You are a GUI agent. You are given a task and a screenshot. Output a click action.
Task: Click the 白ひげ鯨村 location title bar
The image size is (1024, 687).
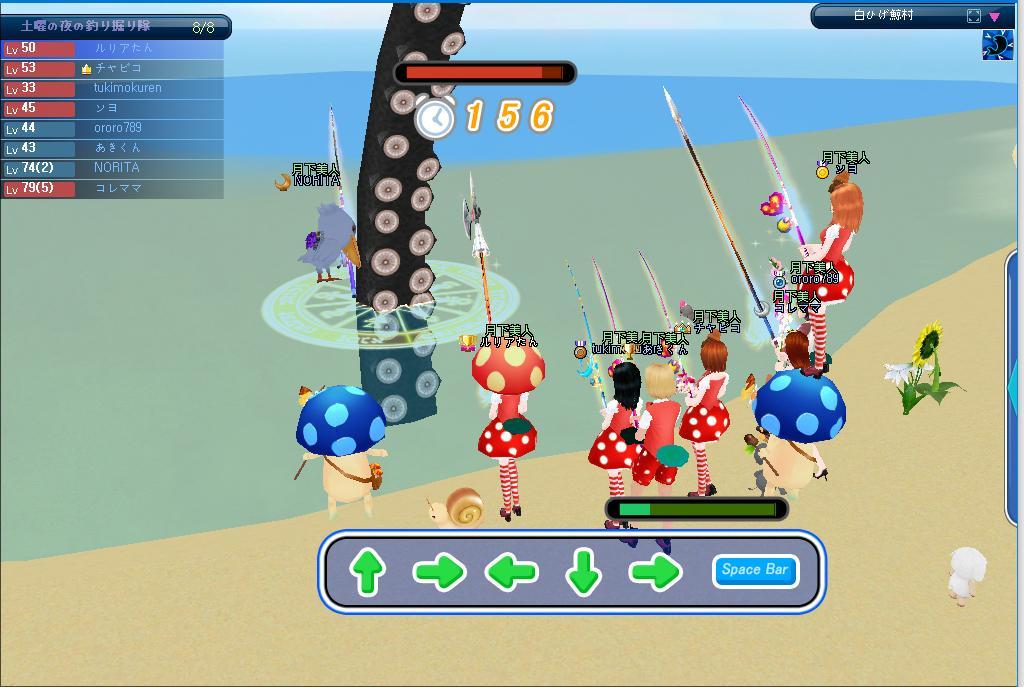(x=884, y=16)
